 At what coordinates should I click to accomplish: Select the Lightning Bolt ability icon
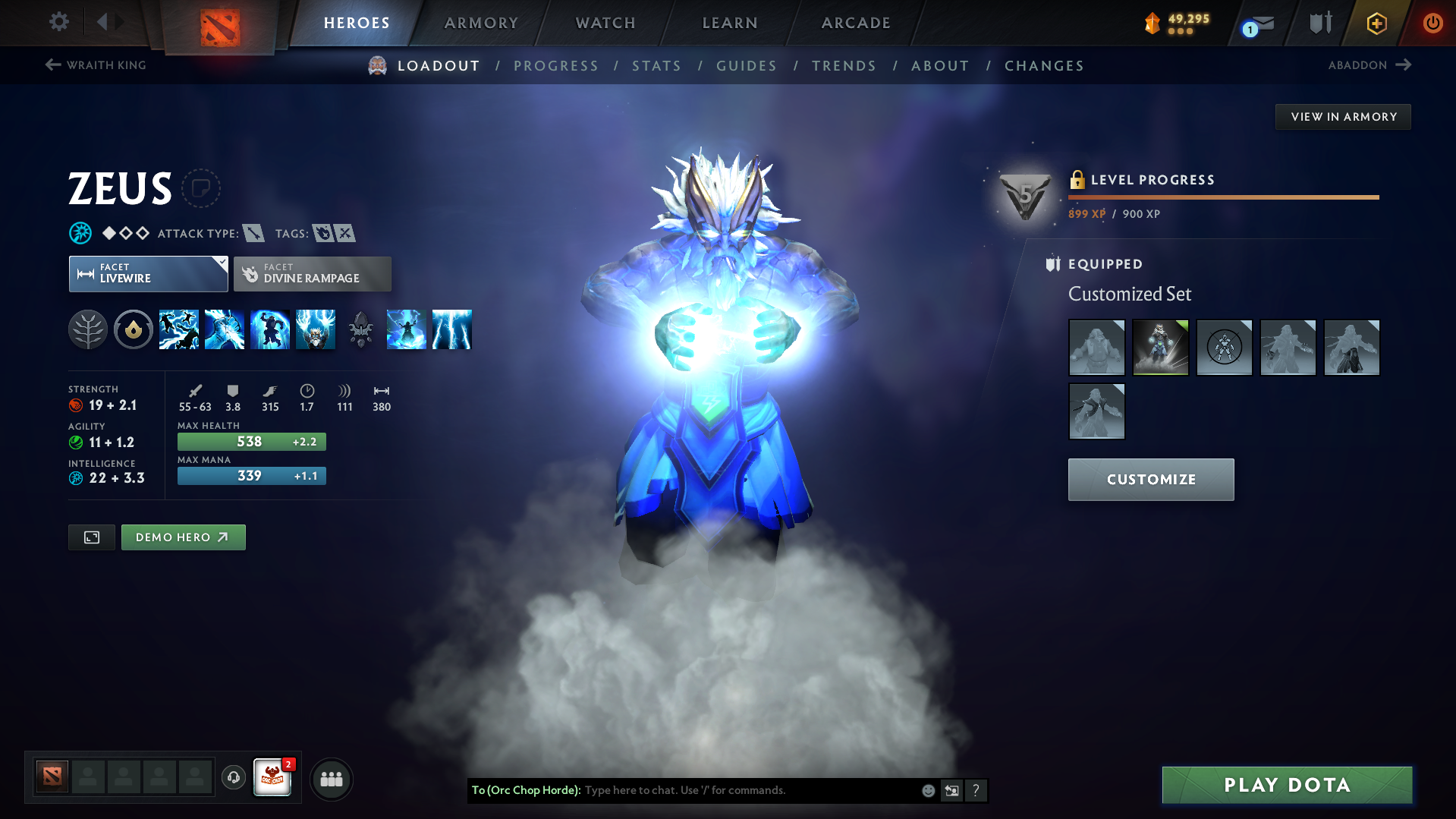tap(225, 329)
